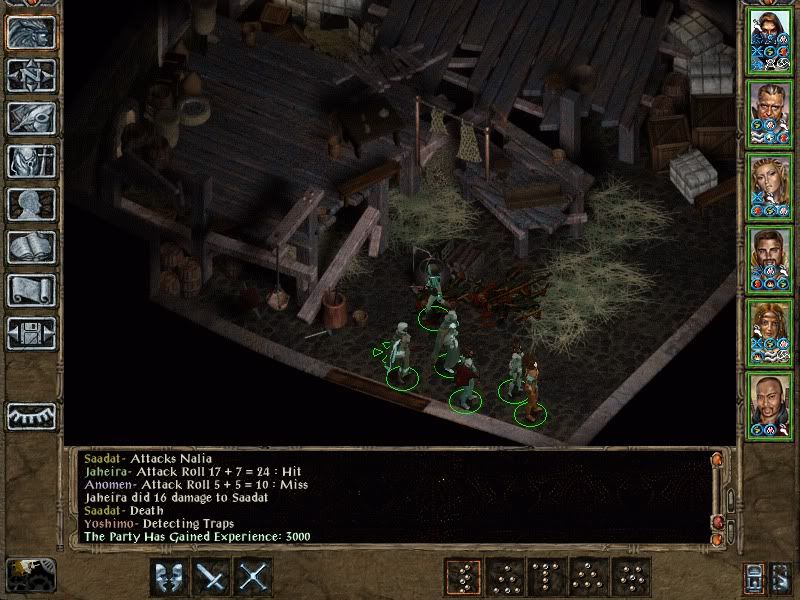The width and height of the screenshot is (800, 600).
Task: Open the area map (compass icon)
Action: [x=31, y=75]
